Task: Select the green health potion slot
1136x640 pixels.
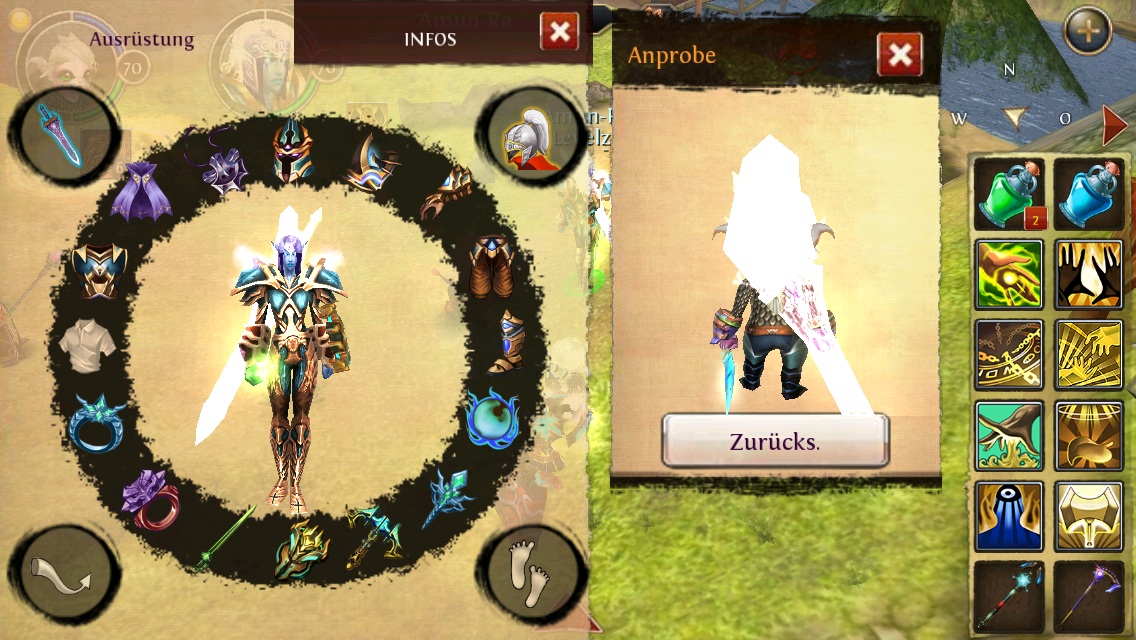Action: tap(1009, 194)
